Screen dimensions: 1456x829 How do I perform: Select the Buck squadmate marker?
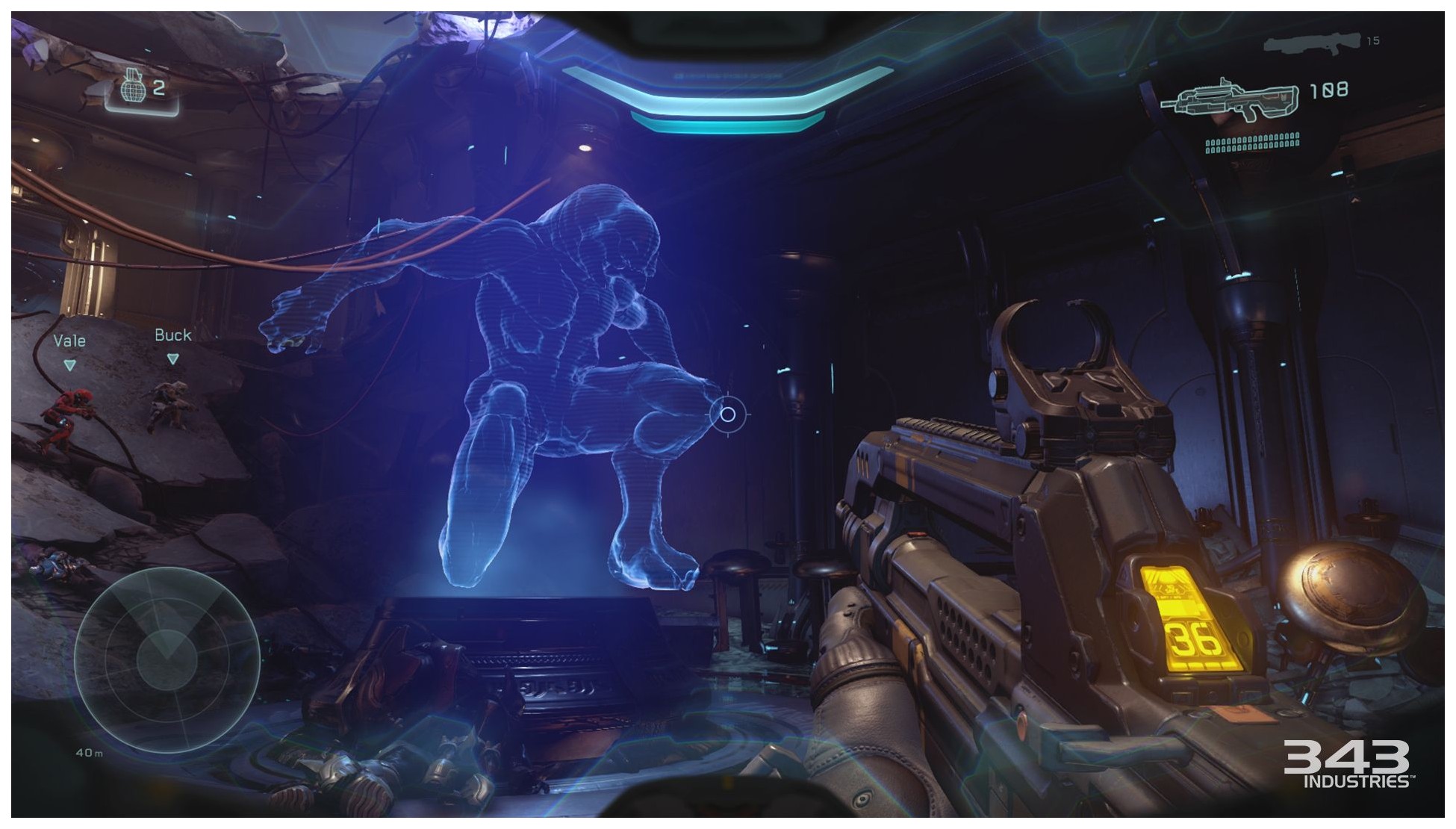[x=172, y=358]
